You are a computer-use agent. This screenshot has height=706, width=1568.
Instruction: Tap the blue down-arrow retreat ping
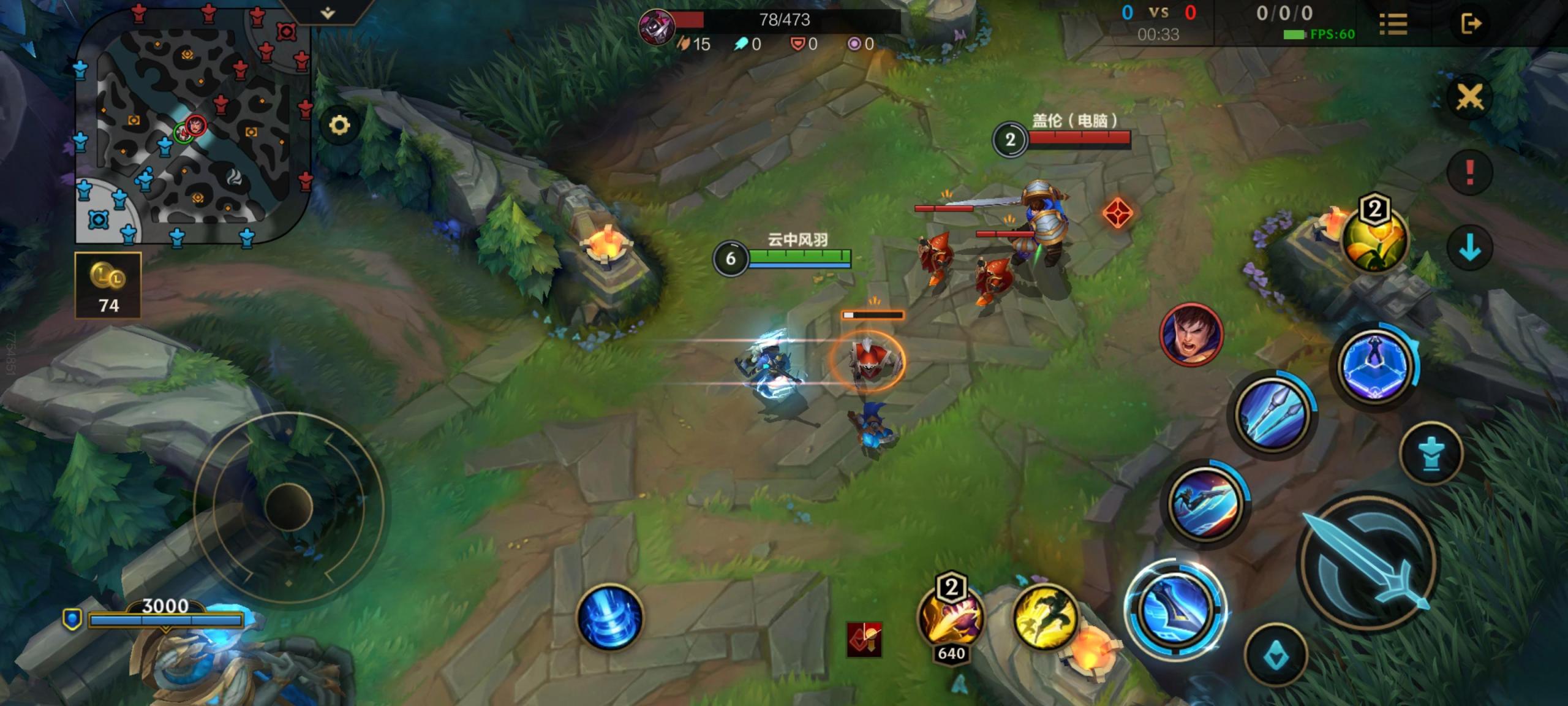point(1469,248)
